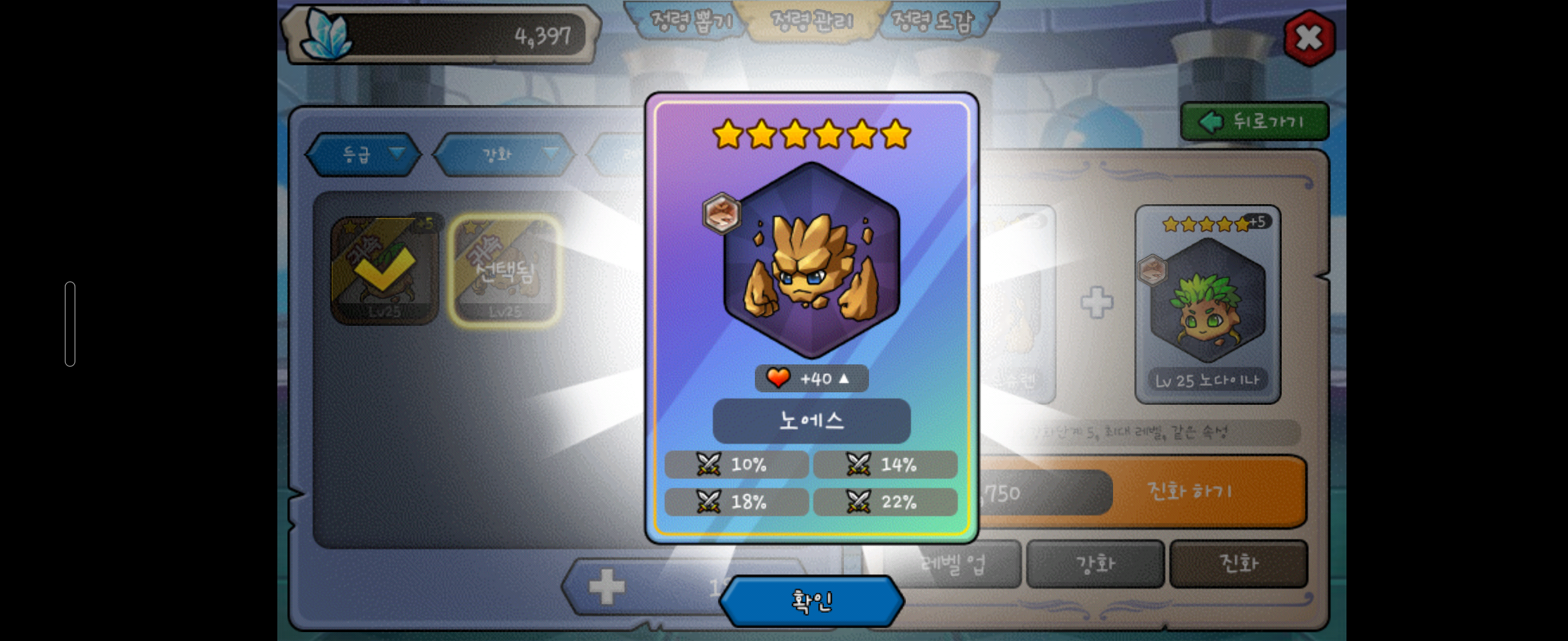Switch to the 레벨 업 tab

(953, 564)
